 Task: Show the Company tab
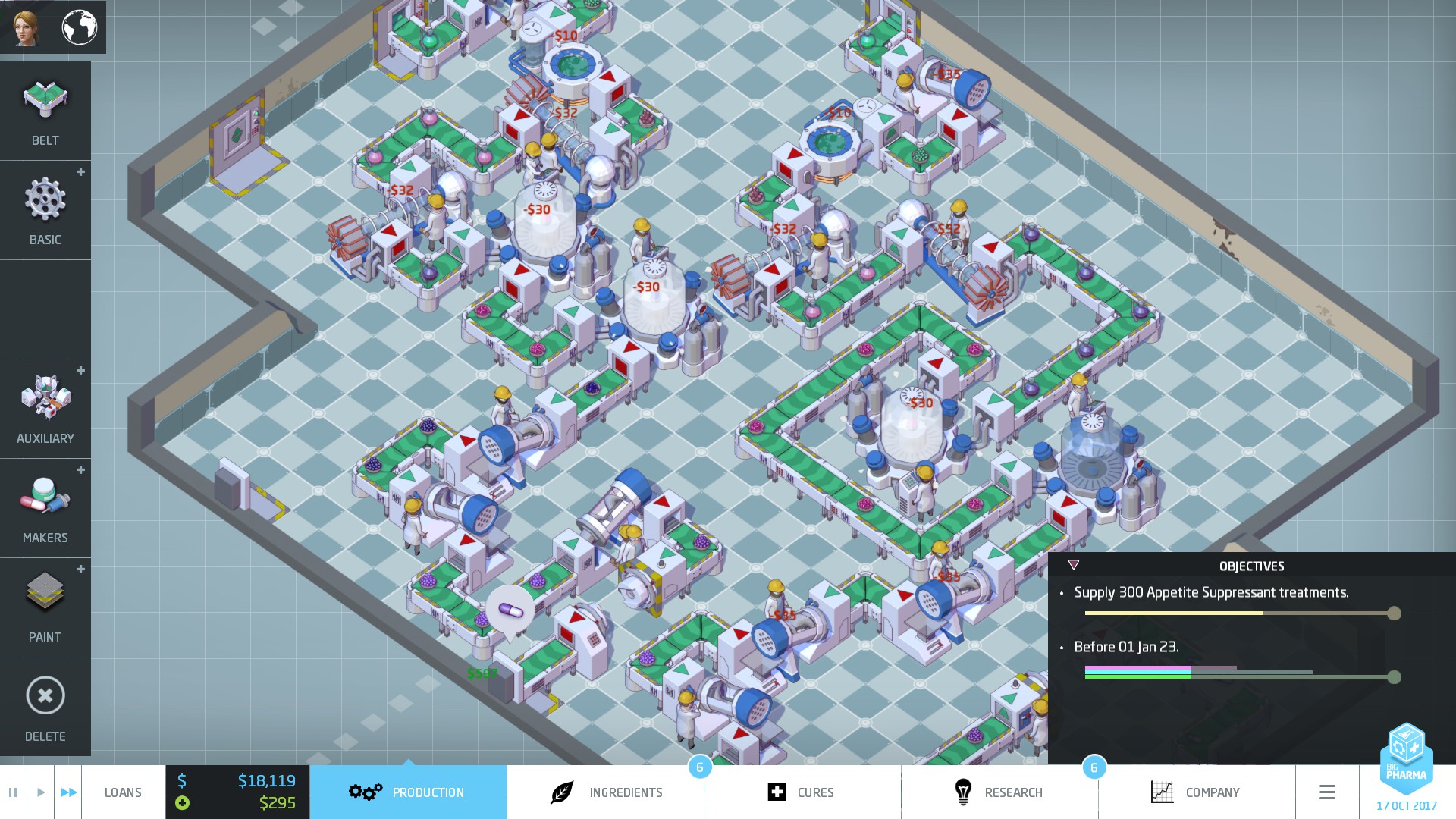[1196, 792]
